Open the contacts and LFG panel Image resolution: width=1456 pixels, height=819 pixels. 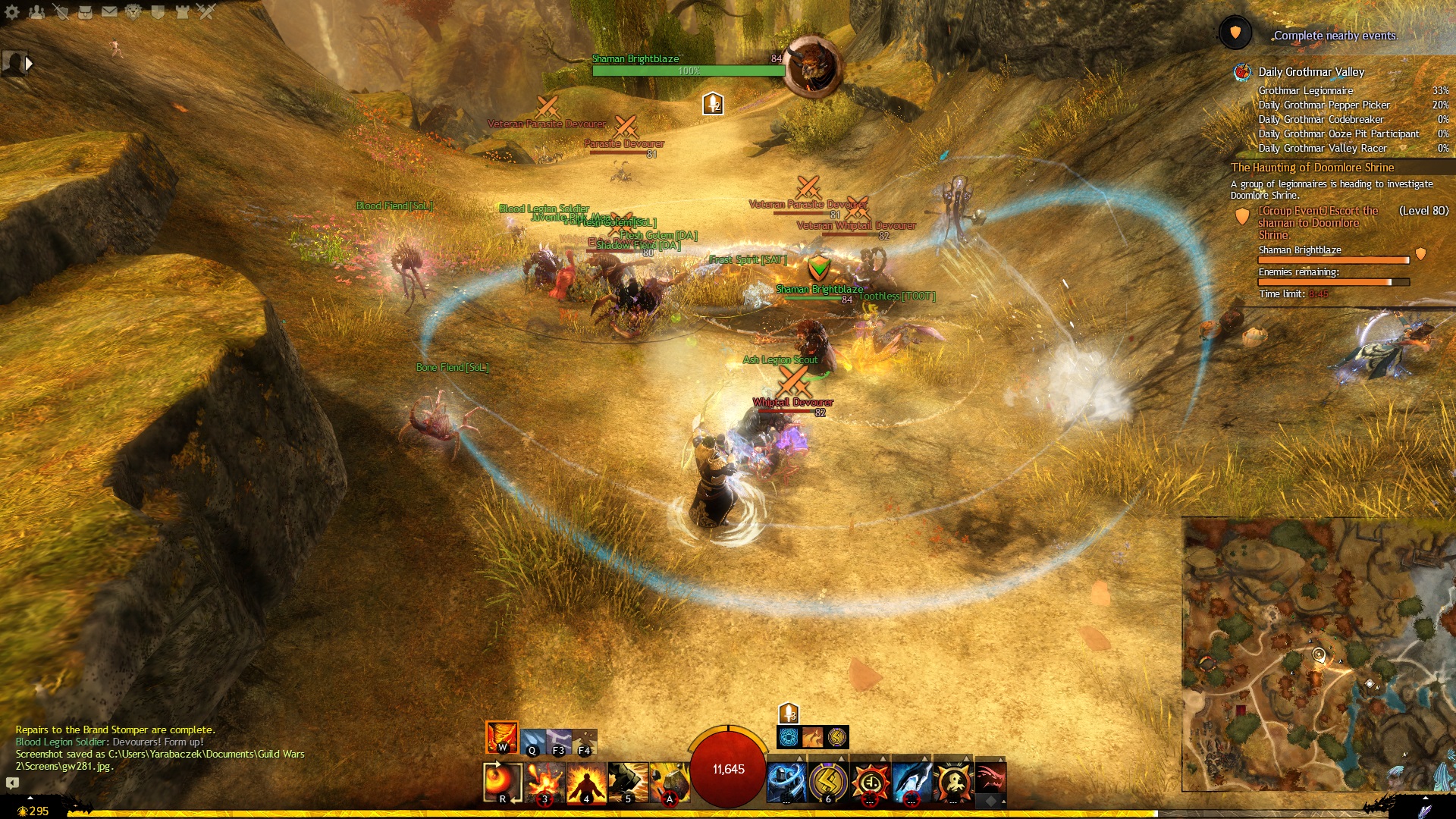click(36, 11)
